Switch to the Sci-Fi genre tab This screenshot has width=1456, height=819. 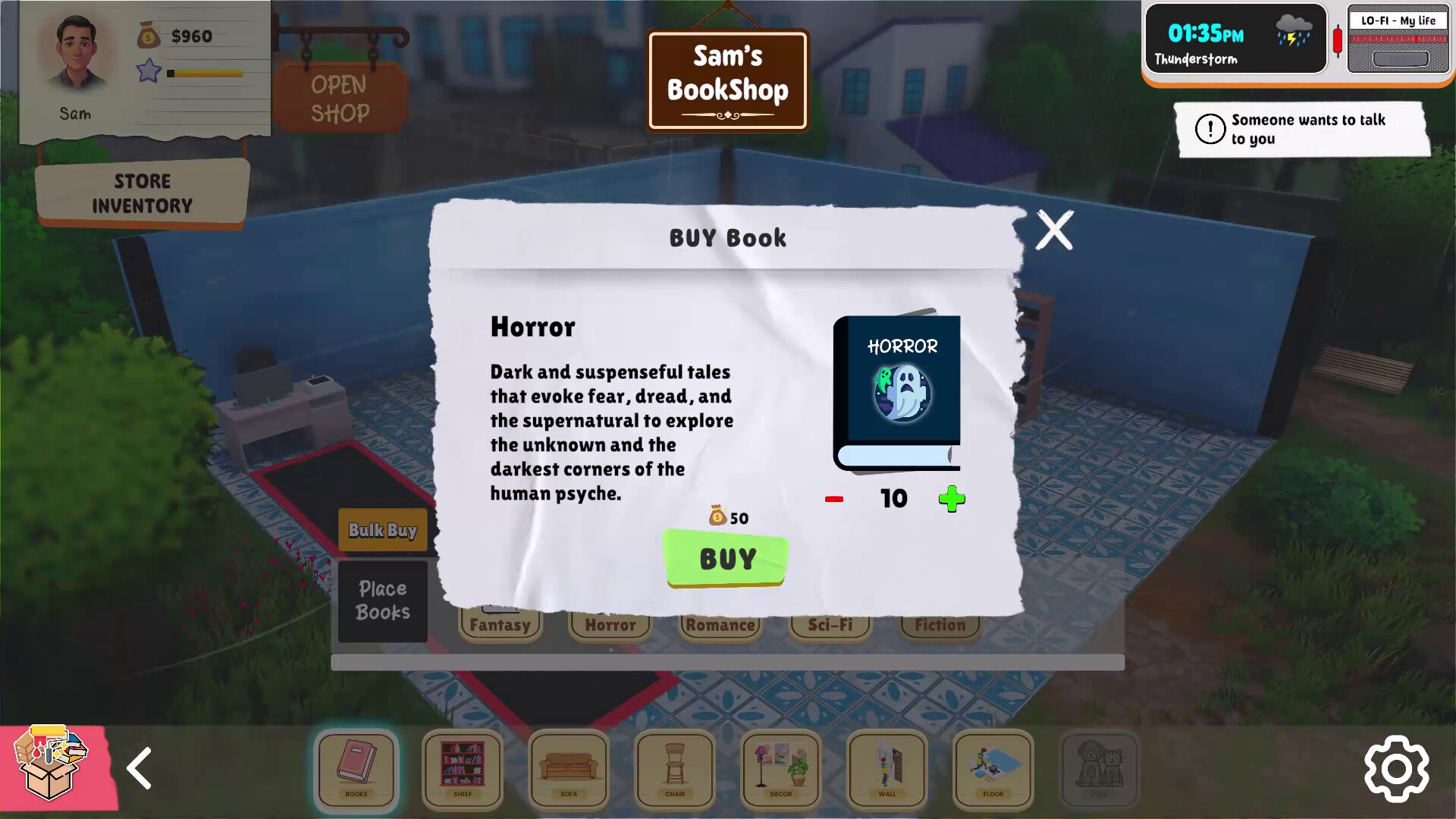pyautogui.click(x=830, y=625)
